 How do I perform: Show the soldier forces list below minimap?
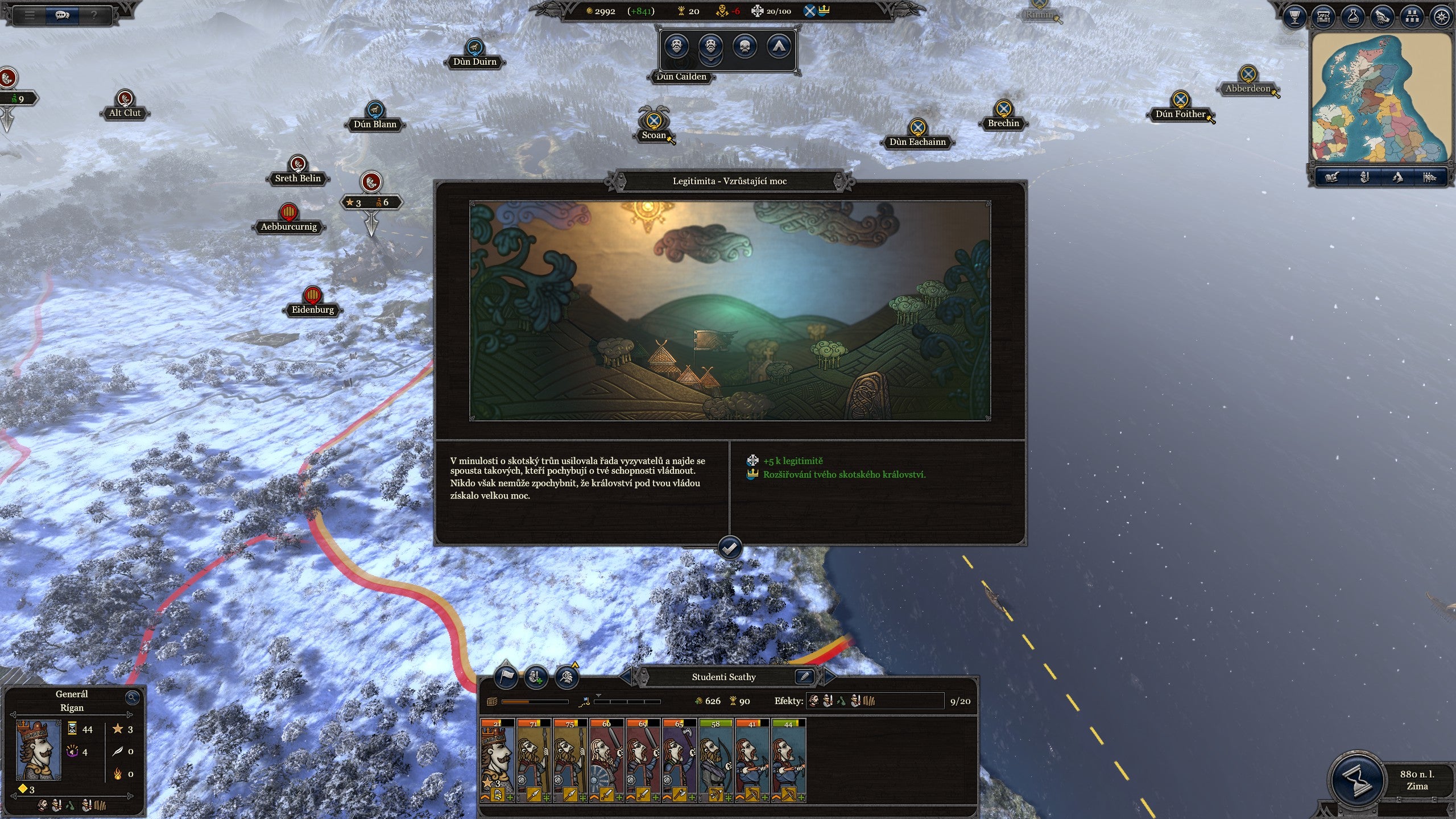click(x=1364, y=177)
